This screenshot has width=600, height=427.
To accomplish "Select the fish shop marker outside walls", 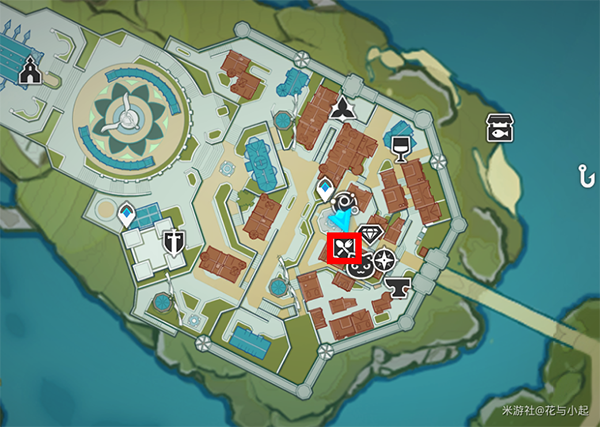I will 498,128.
